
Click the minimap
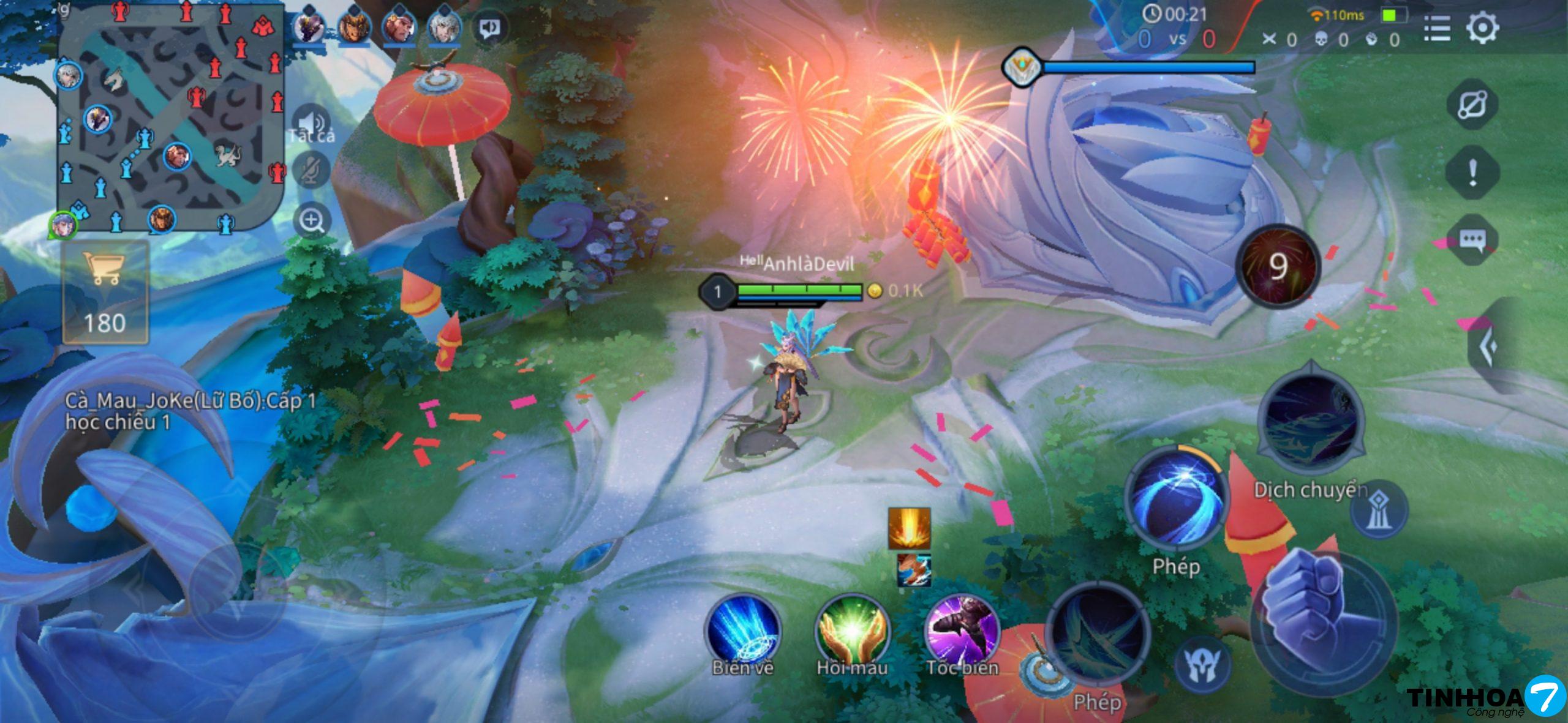tap(170, 115)
